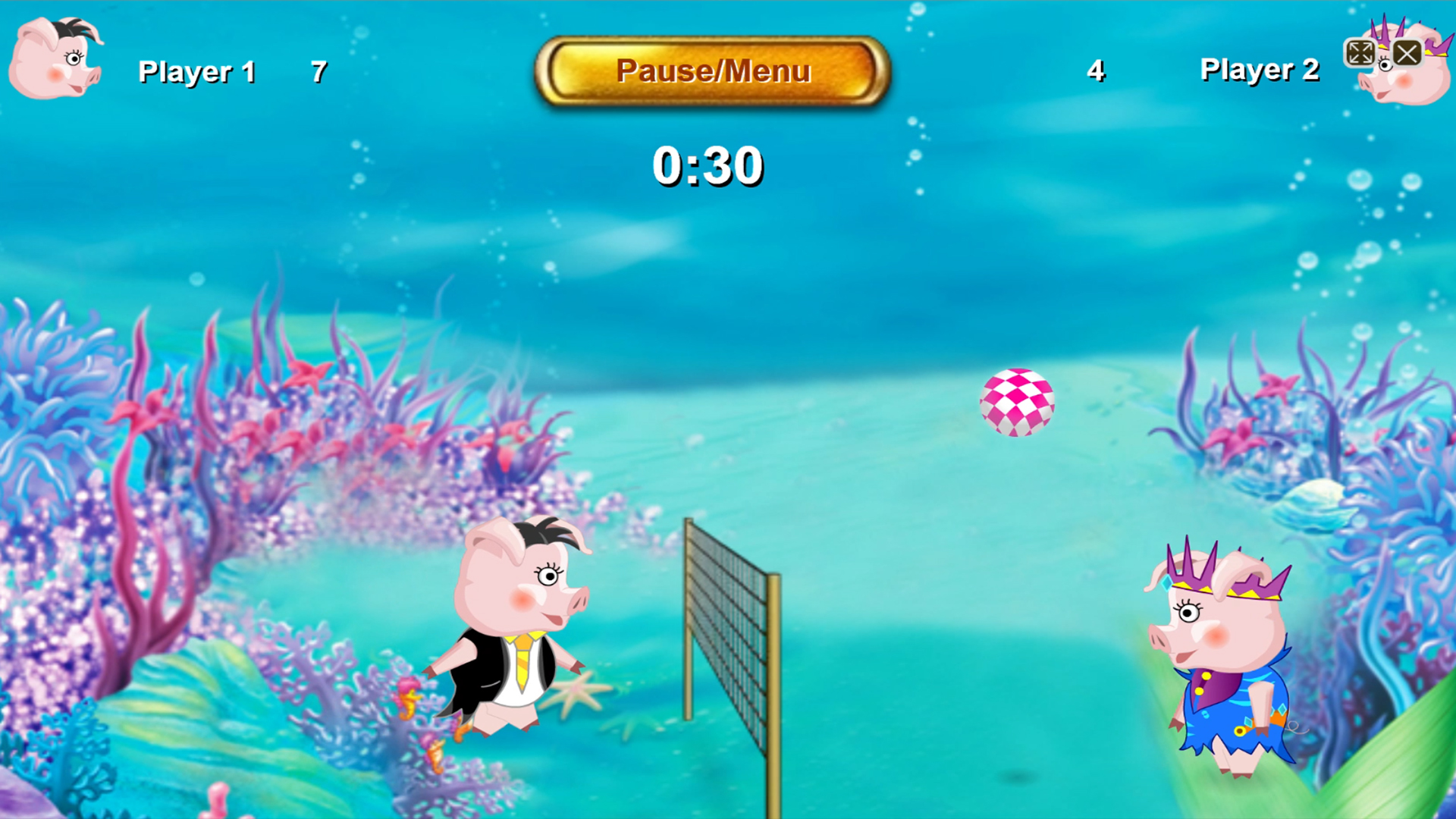Viewport: 1456px width, 819px height.
Task: Select the Player 1 label
Action: click(196, 71)
